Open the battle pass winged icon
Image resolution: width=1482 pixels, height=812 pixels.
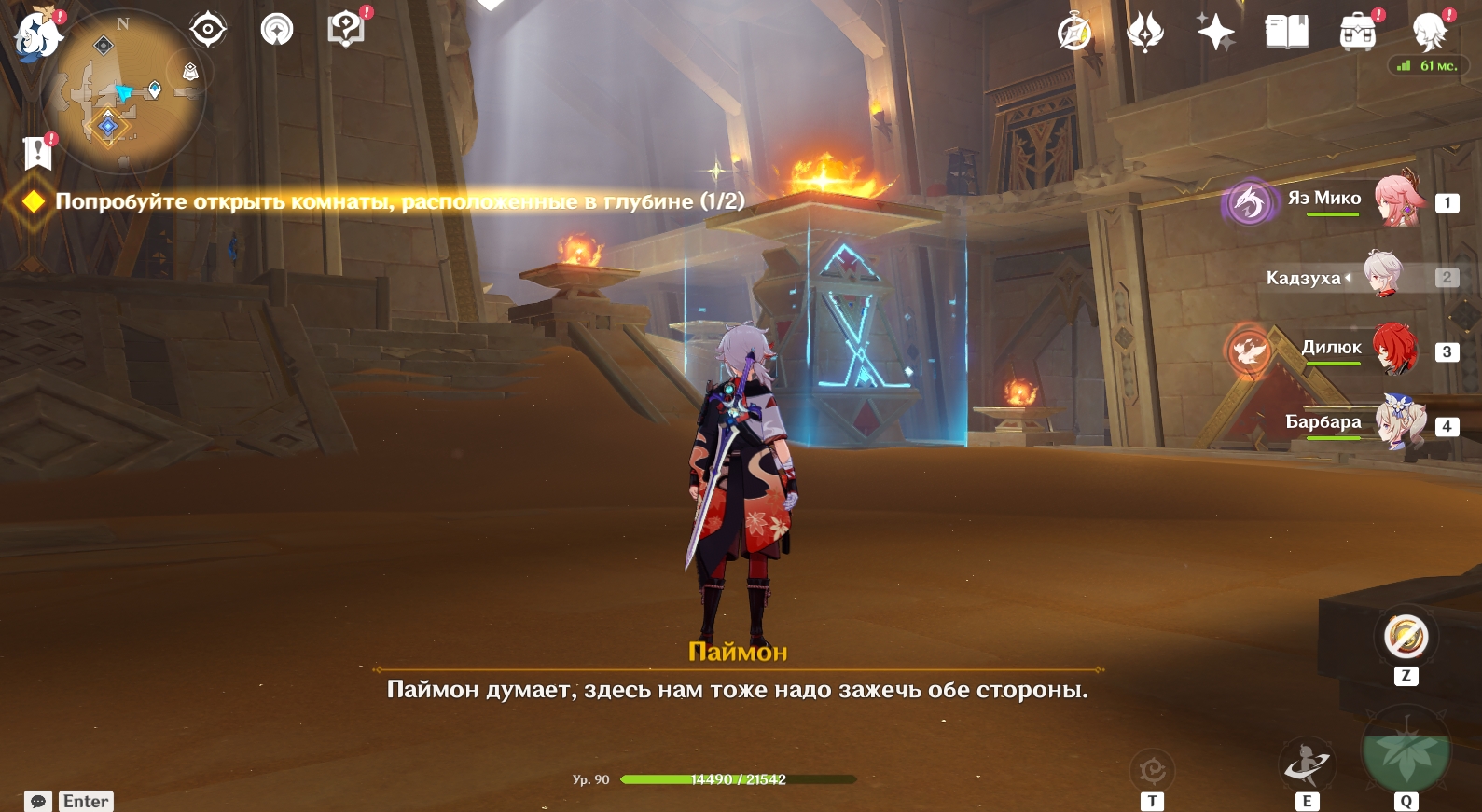[1145, 33]
